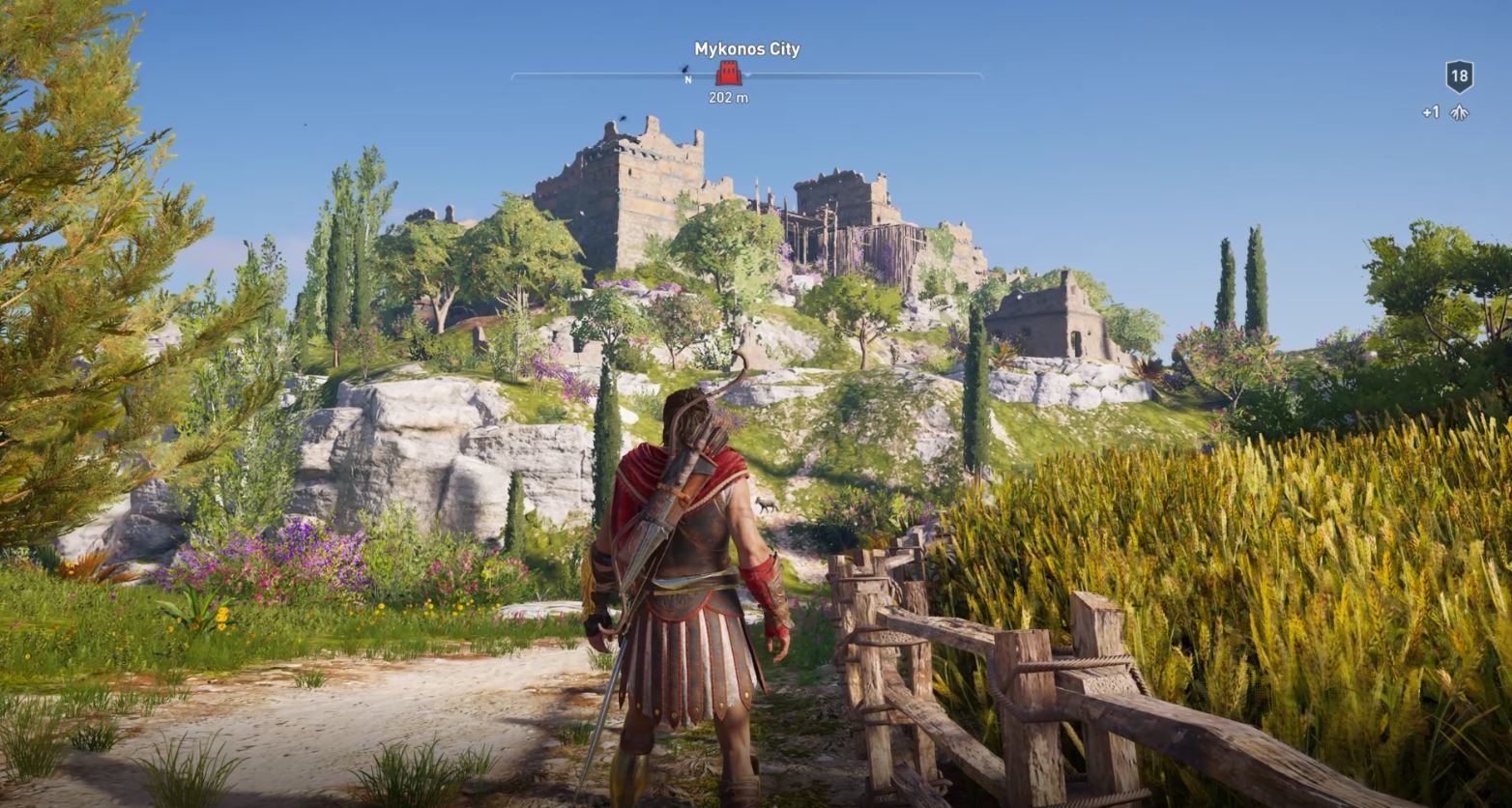The image size is (1512, 808).
Task: Click the protagonist character model
Action: pyautogui.click(x=686, y=580)
